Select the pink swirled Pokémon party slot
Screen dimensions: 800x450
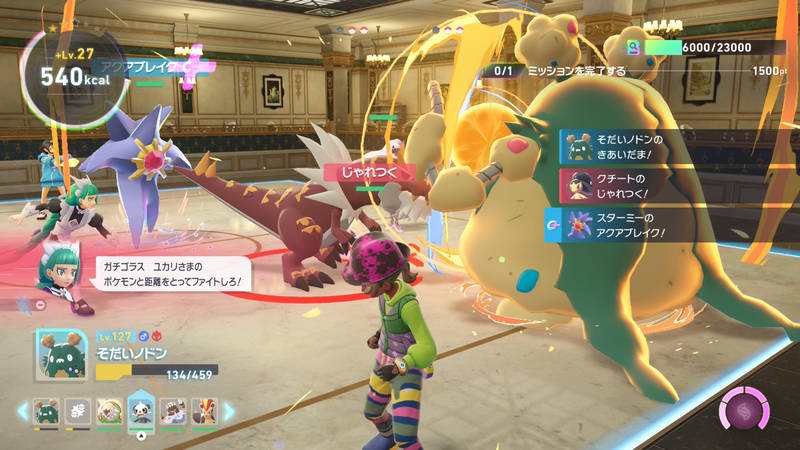coord(110,411)
